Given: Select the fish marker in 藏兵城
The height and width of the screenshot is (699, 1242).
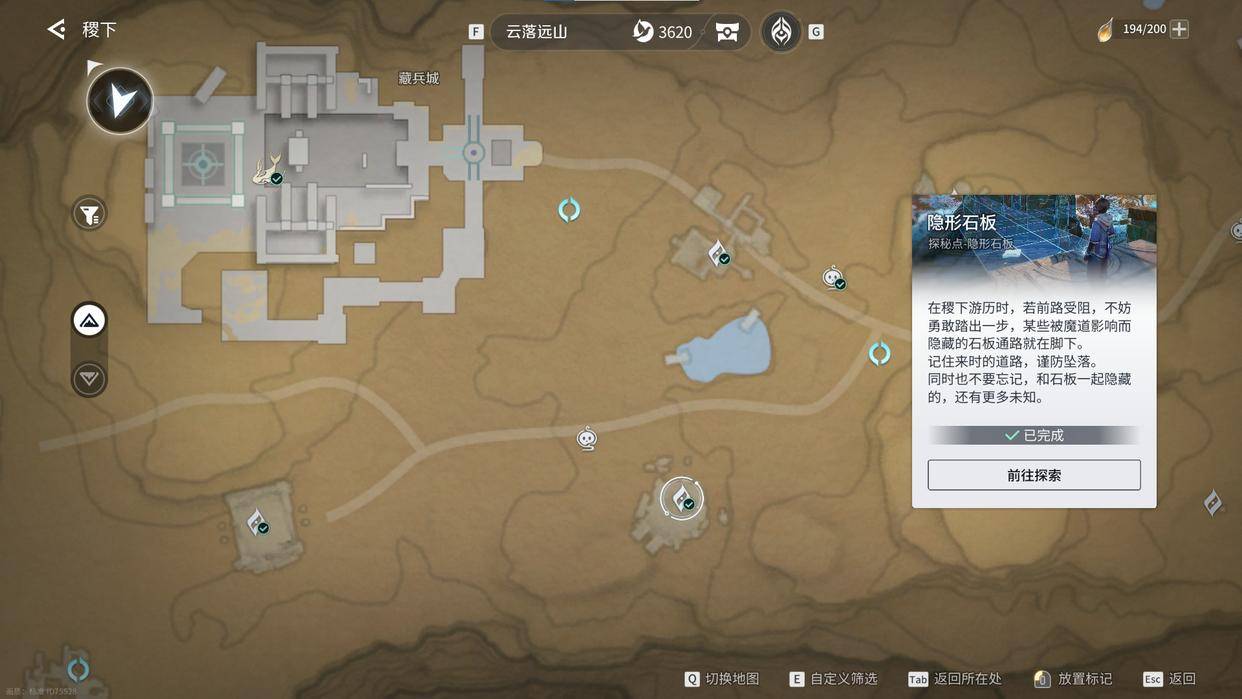Looking at the screenshot, I should pos(268,171).
